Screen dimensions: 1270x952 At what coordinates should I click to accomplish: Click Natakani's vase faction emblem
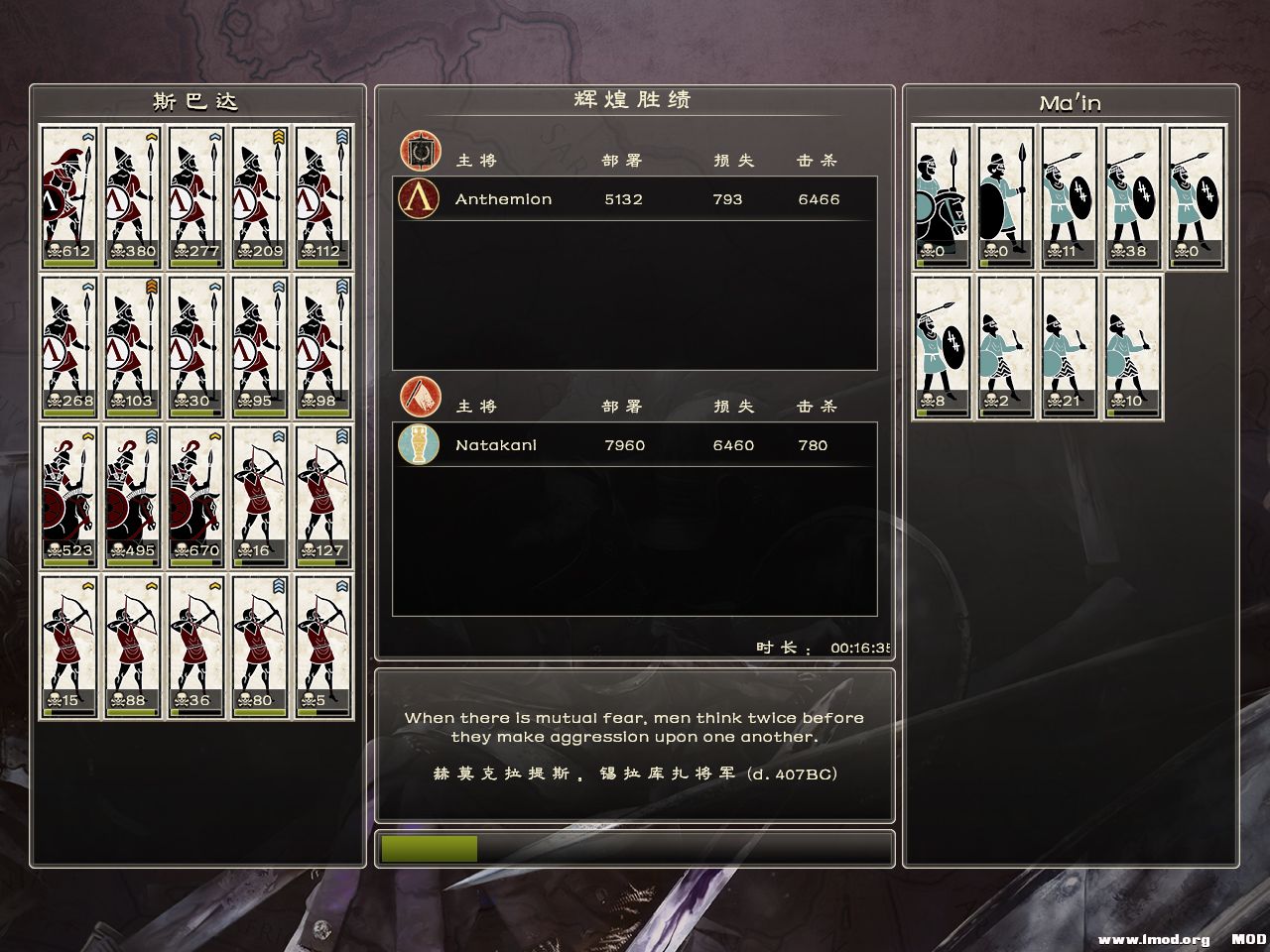[419, 444]
